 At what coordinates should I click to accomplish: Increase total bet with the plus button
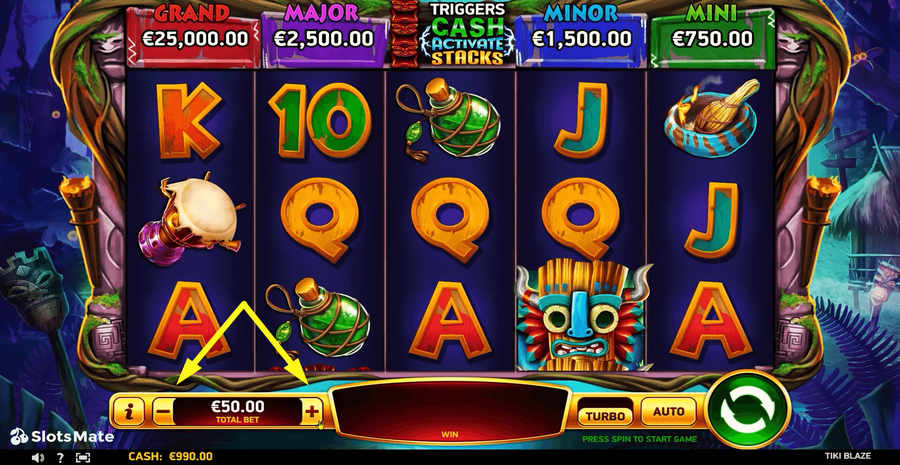312,411
